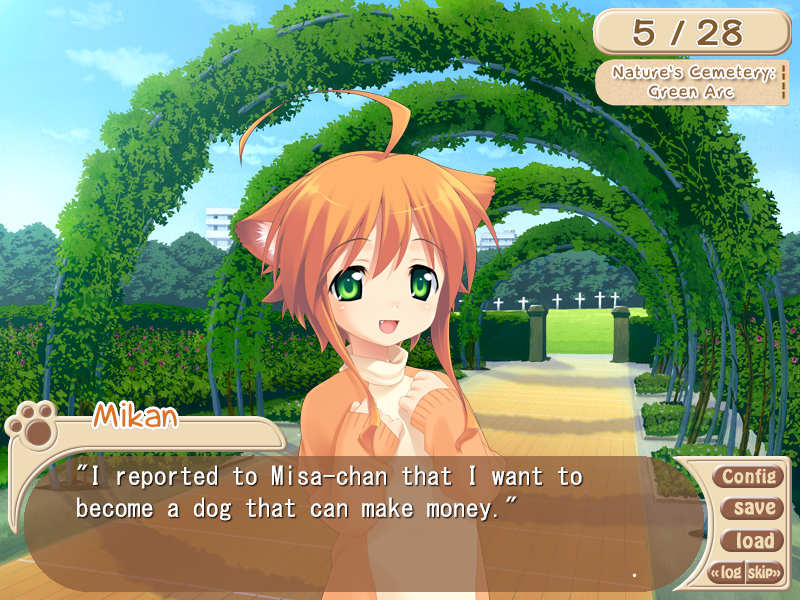This screenshot has height=600, width=800.
Task: Show the dialogue log
Action: (x=728, y=573)
